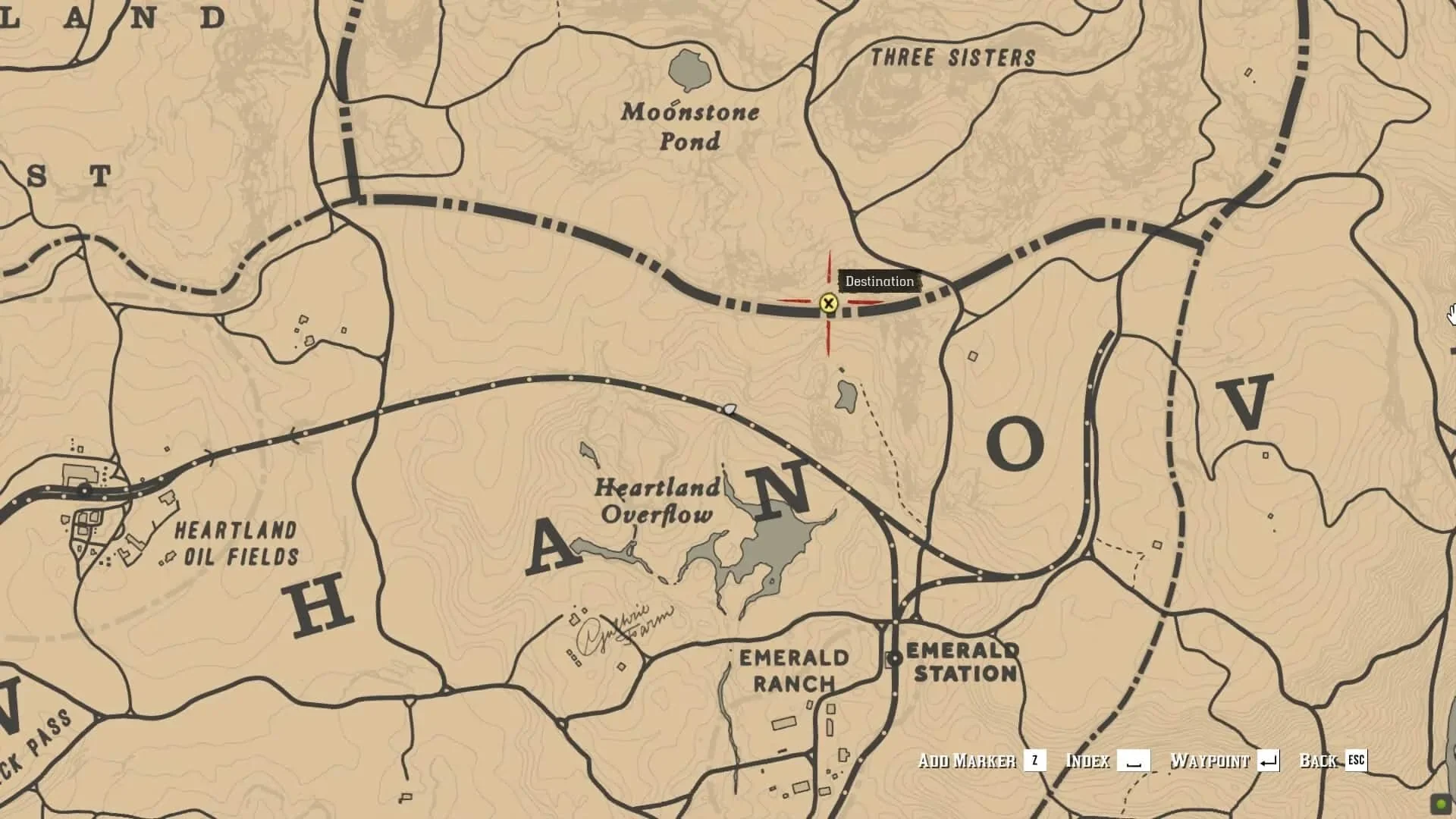Select the yellow X waypoint marker
This screenshot has height=819, width=1456.
click(829, 304)
